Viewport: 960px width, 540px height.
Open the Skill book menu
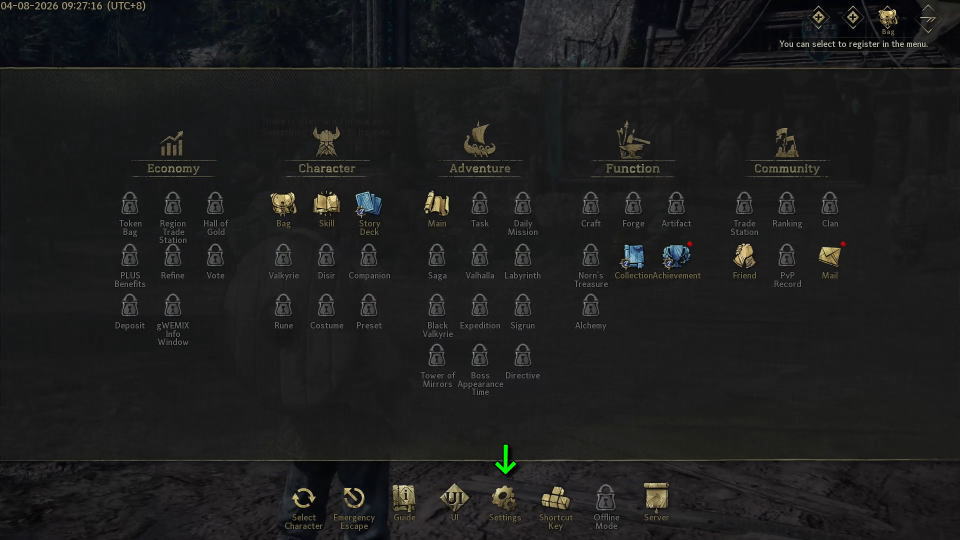pyautogui.click(x=326, y=205)
